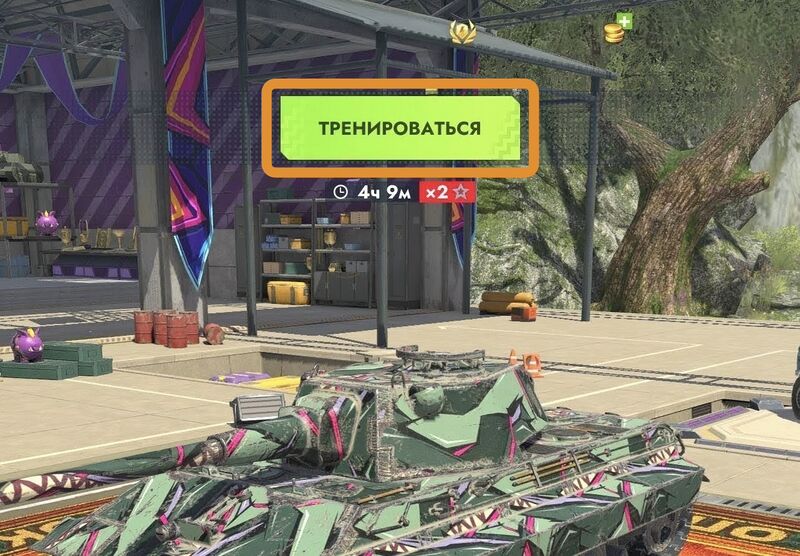Open the golden laurel emblem icon

(x=462, y=32)
